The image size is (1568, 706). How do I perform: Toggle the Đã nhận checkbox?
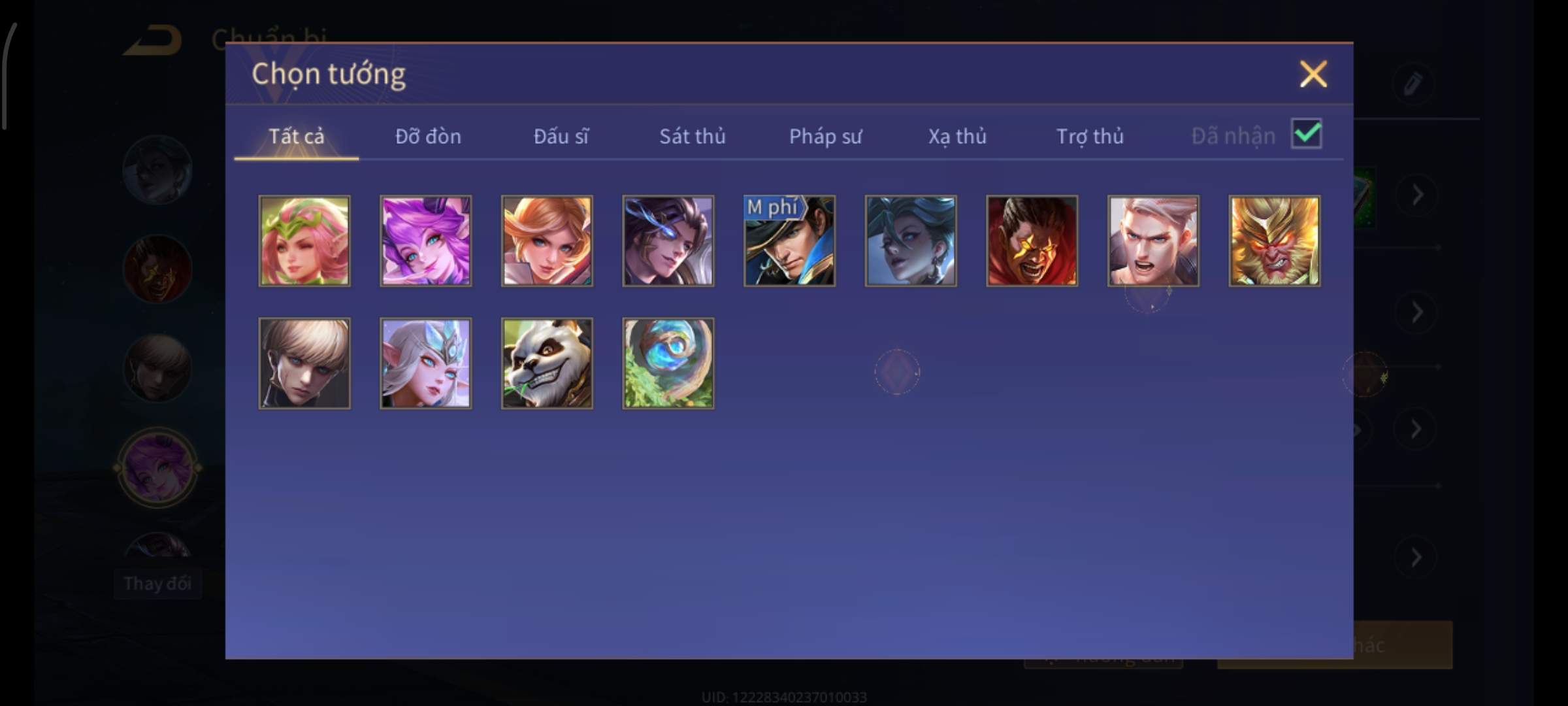point(1306,134)
